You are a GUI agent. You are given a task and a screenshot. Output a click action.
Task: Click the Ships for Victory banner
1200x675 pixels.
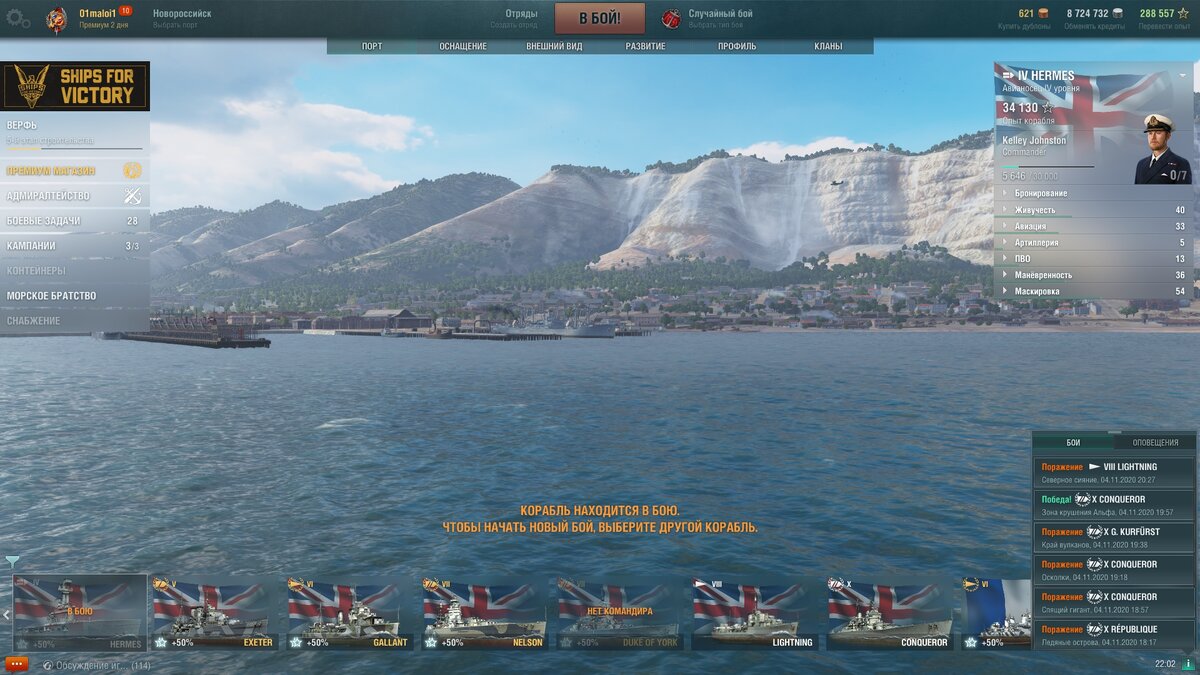75,86
